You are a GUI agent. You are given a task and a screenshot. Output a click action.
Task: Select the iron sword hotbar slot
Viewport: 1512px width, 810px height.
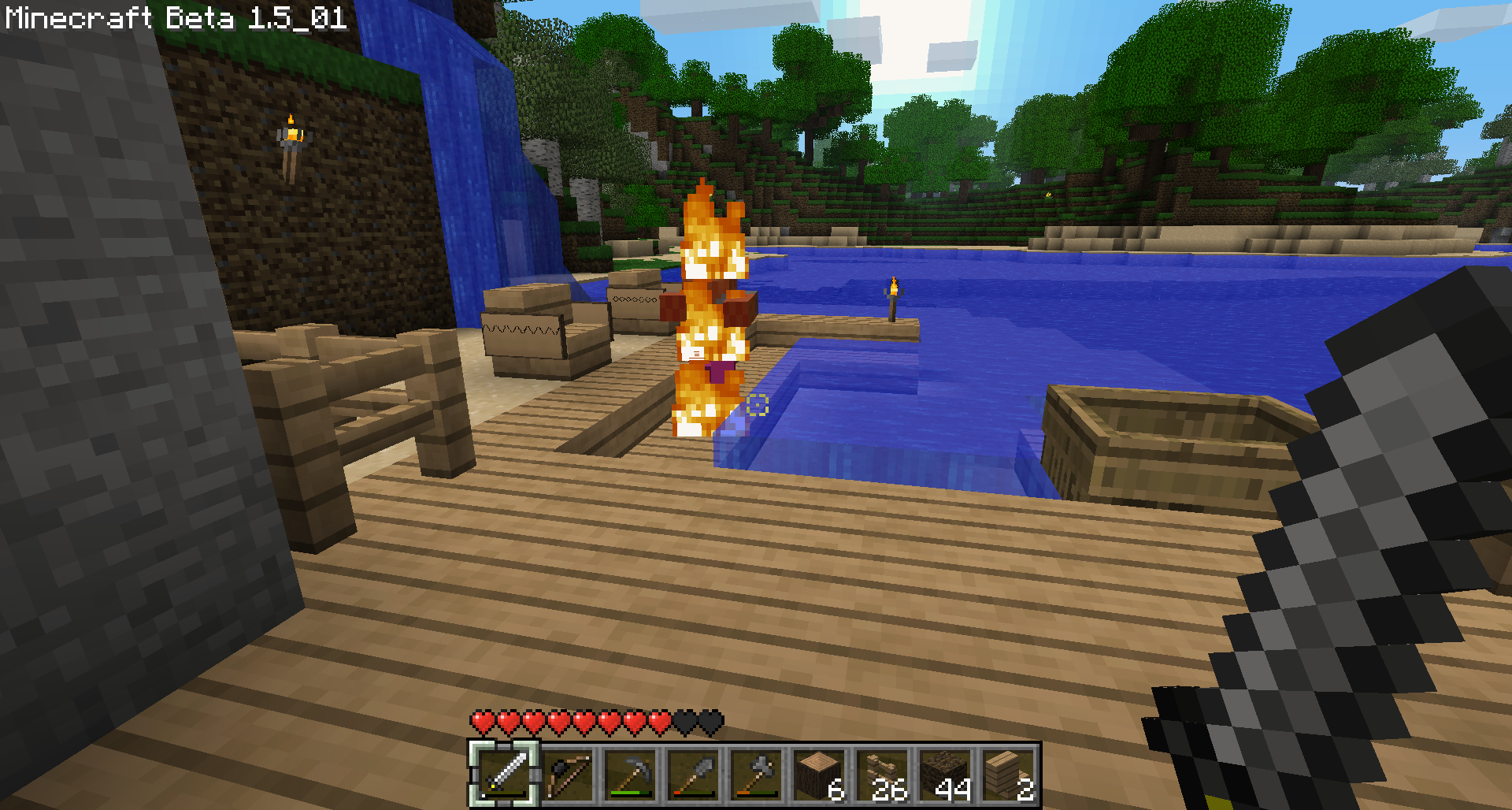505,774
